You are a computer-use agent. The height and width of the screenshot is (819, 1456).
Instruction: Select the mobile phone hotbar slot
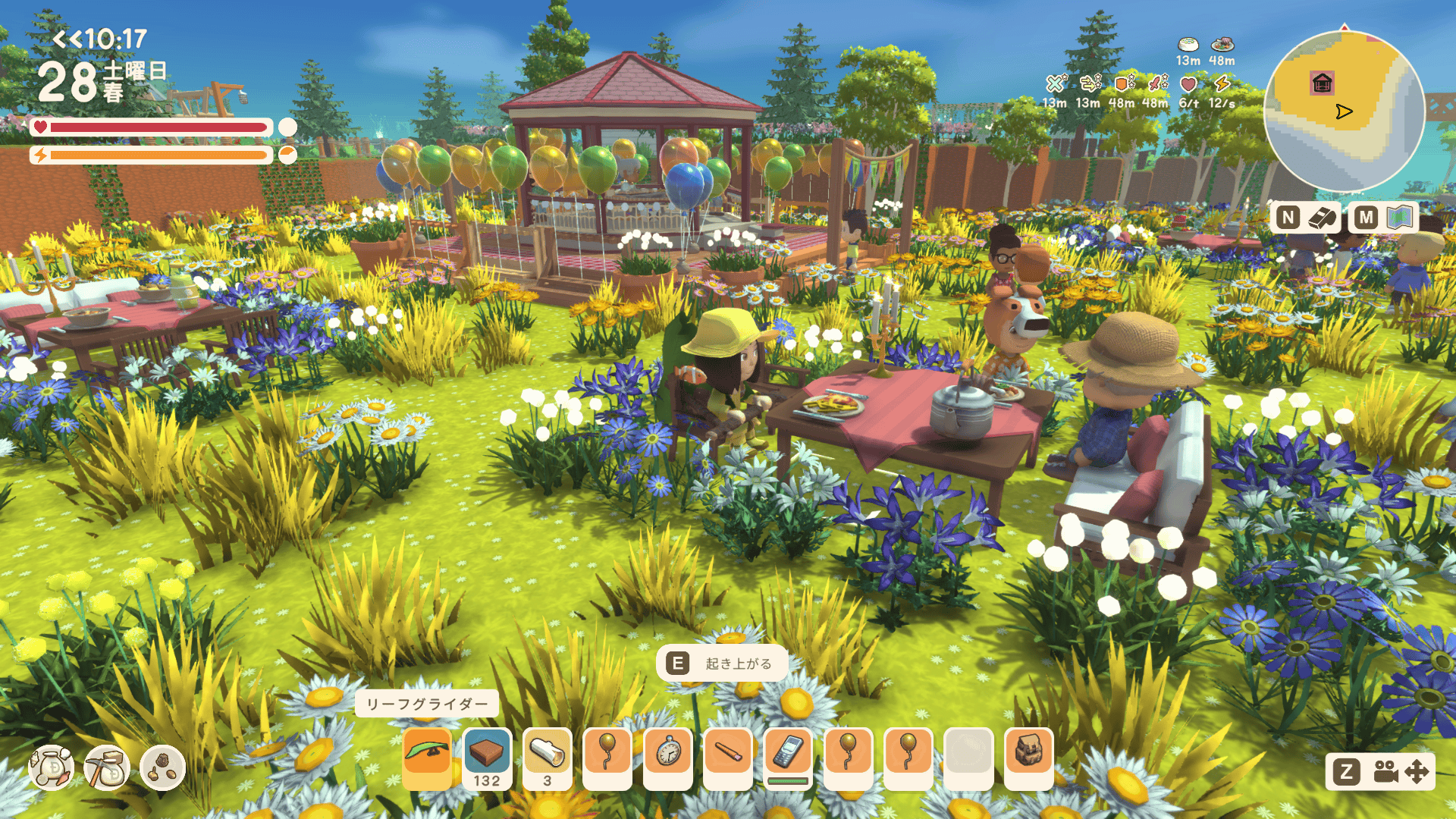(x=788, y=754)
